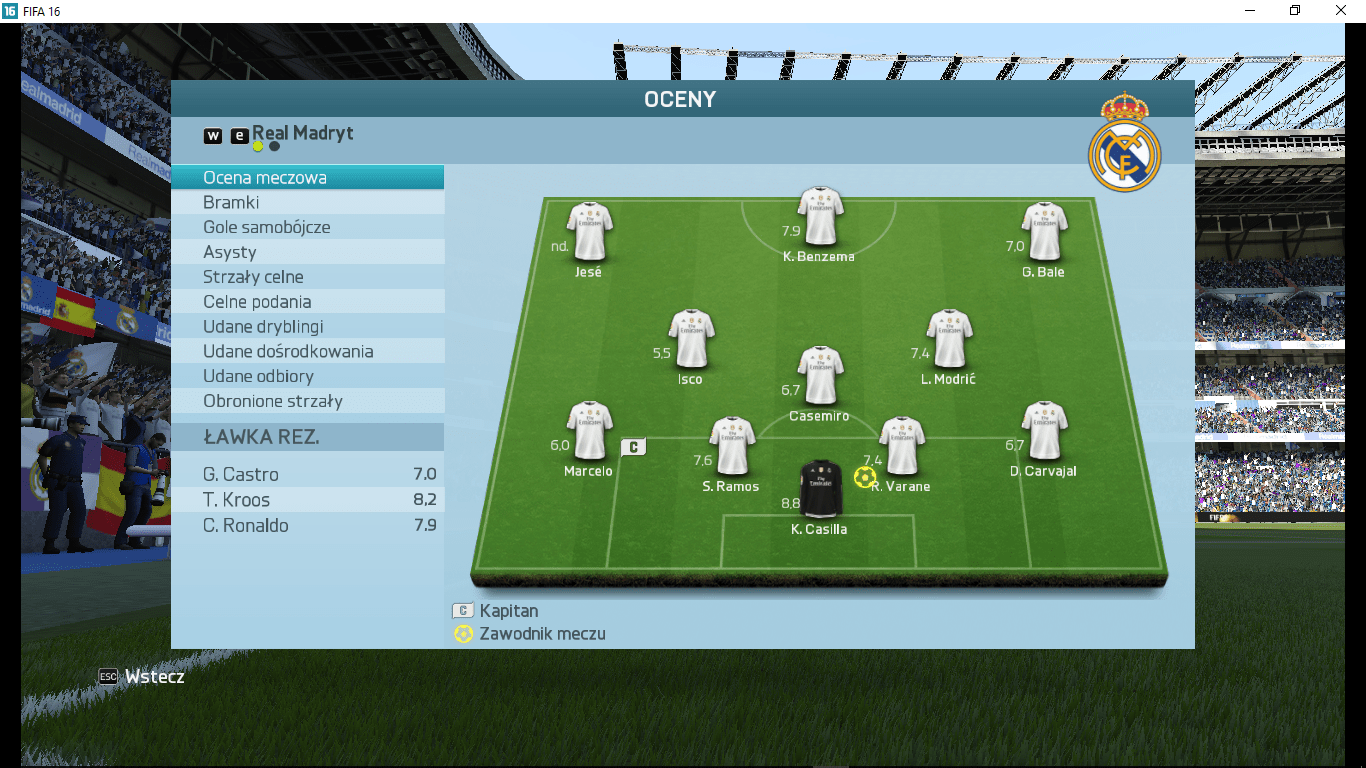This screenshot has height=768, width=1366.
Task: Select Udane dryblingi from the list
Action: click(307, 327)
